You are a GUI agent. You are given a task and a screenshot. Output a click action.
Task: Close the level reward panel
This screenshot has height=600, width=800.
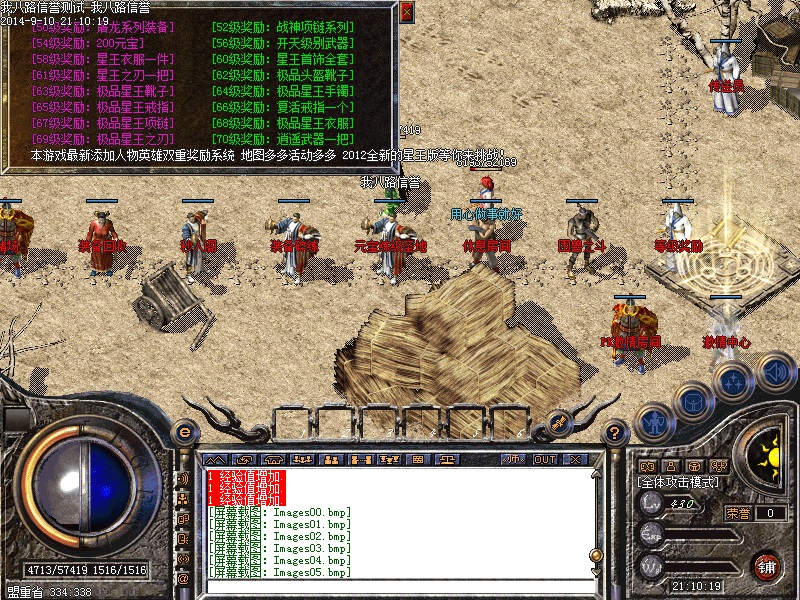point(406,12)
